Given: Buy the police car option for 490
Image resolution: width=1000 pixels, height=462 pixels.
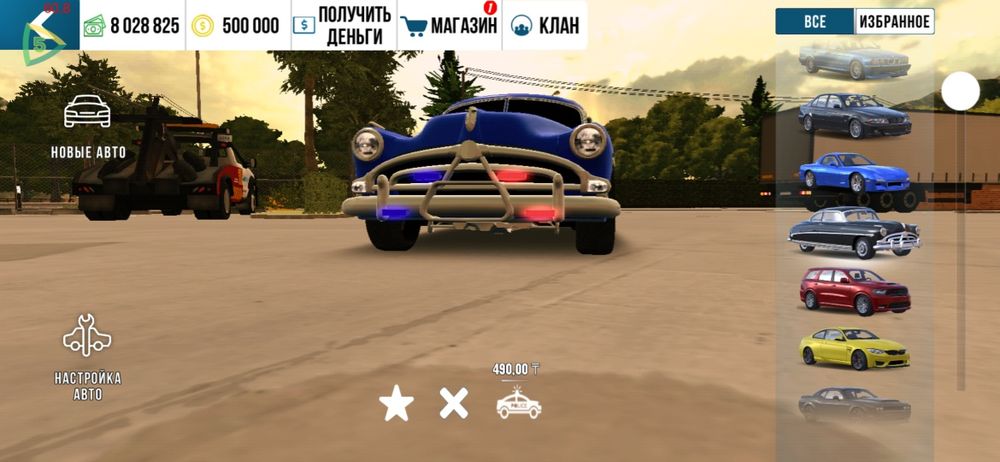Looking at the screenshot, I should pos(518,400).
